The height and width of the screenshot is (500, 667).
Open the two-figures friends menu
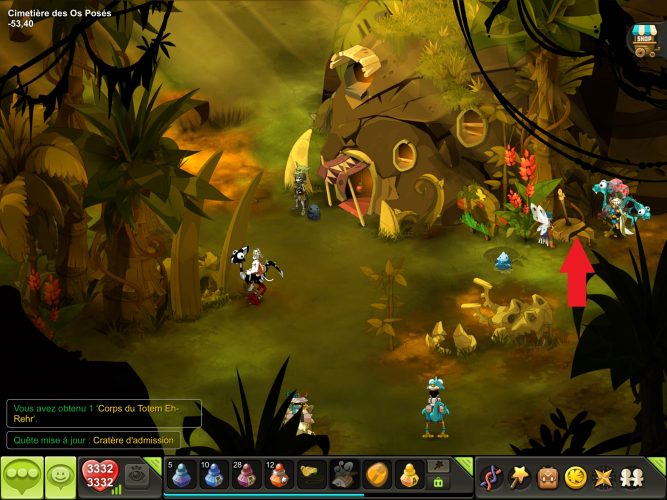(x=631, y=475)
